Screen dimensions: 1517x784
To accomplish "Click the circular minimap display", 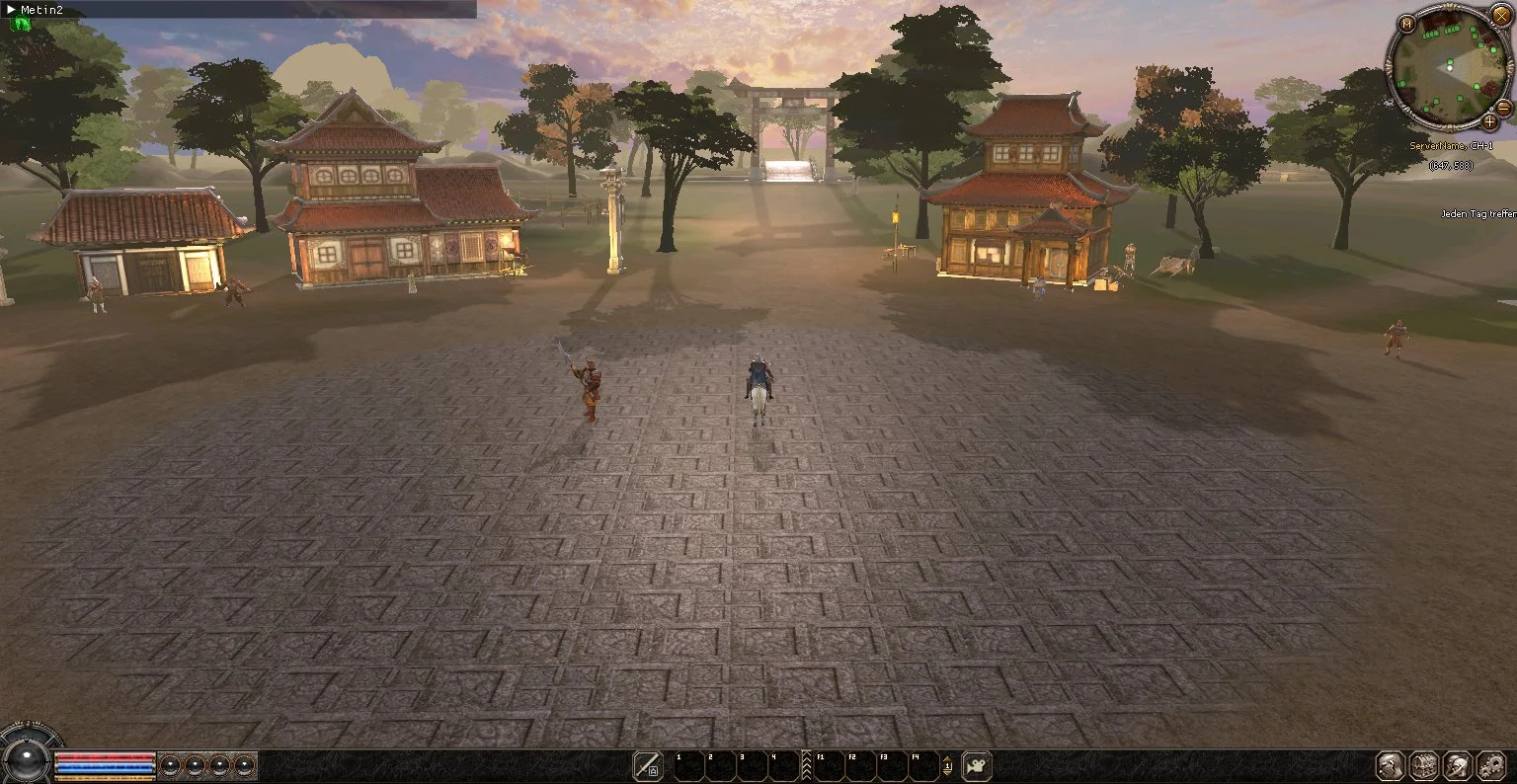I will point(1448,67).
